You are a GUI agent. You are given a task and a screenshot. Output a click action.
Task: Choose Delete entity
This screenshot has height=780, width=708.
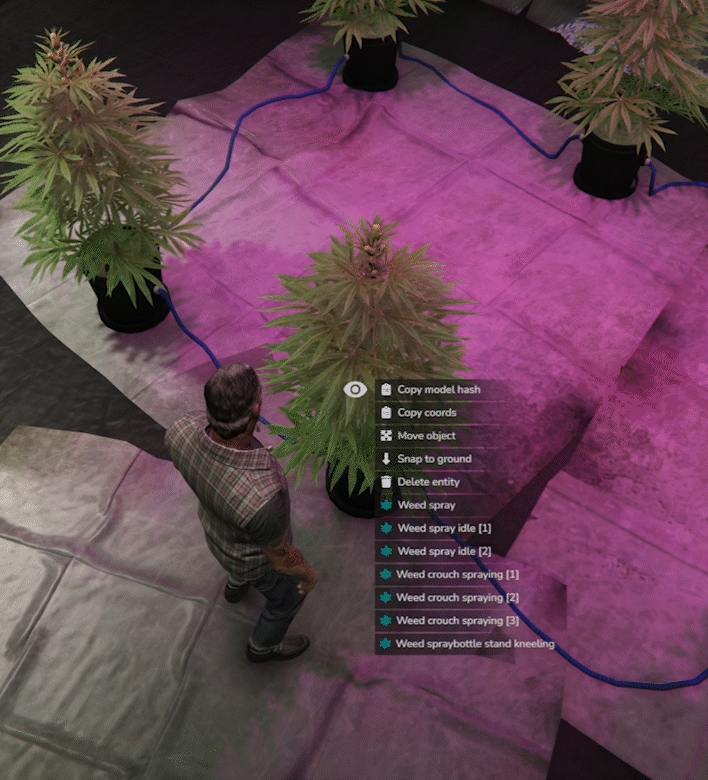(x=428, y=482)
